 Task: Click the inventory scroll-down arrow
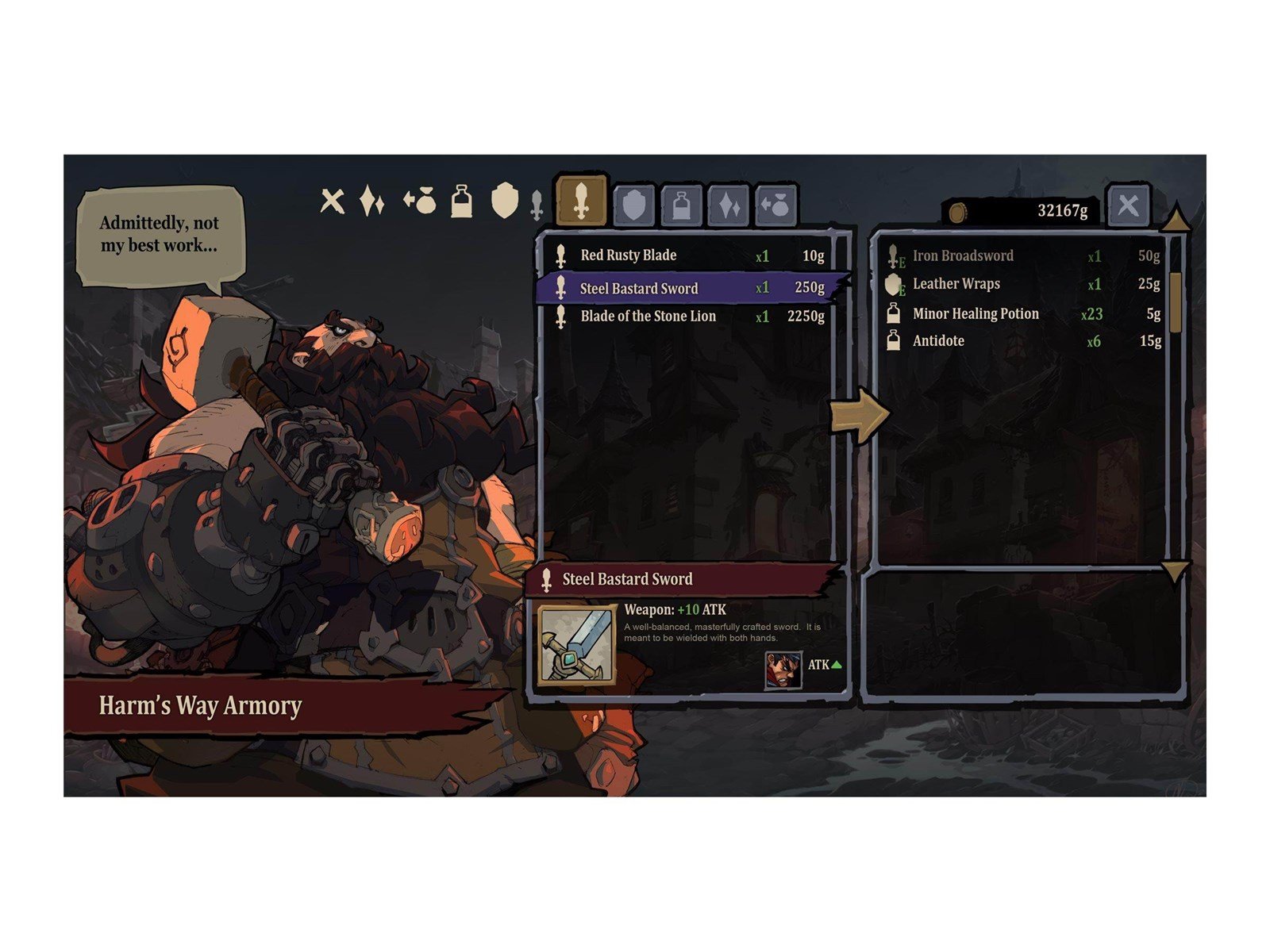pos(1176,570)
